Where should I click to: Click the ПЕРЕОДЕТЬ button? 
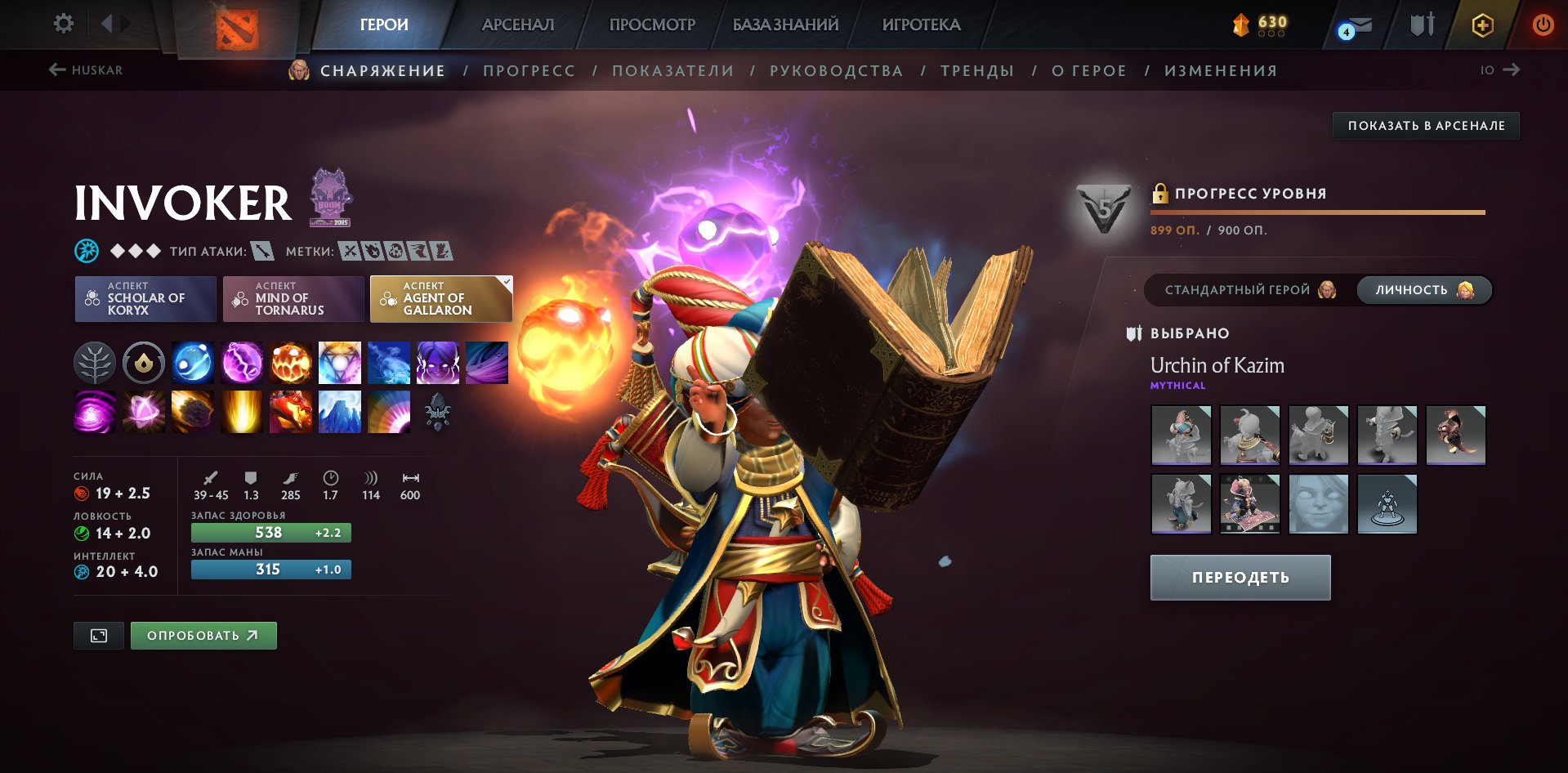(1240, 576)
